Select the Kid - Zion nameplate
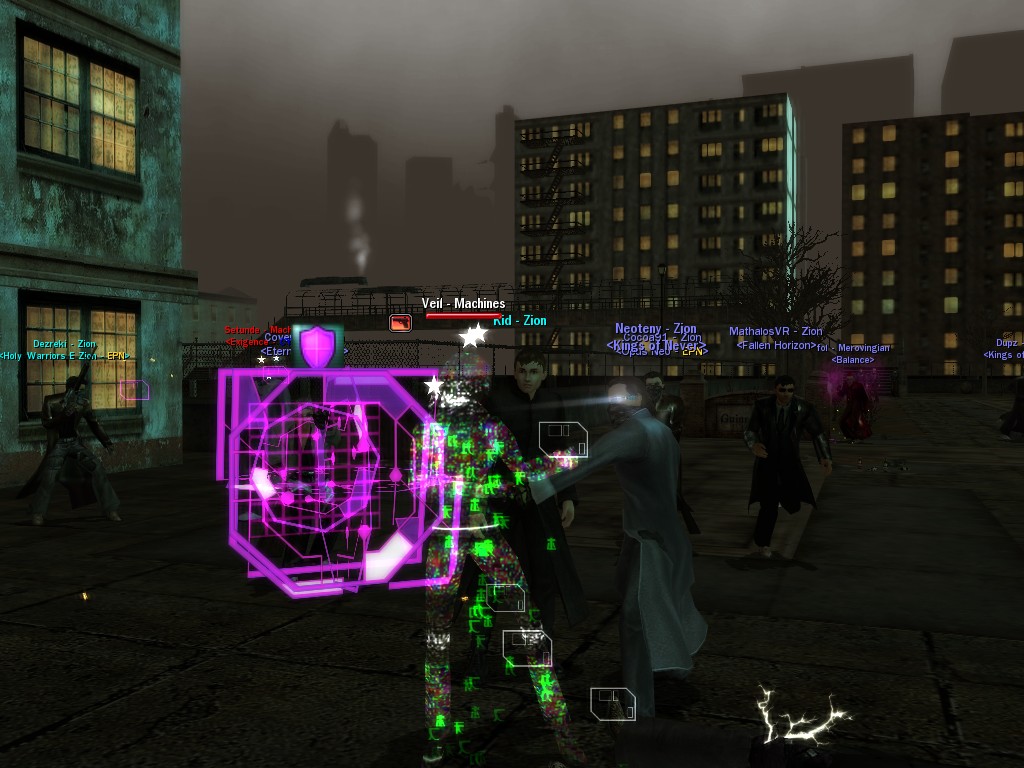The image size is (1024, 768). click(x=520, y=321)
